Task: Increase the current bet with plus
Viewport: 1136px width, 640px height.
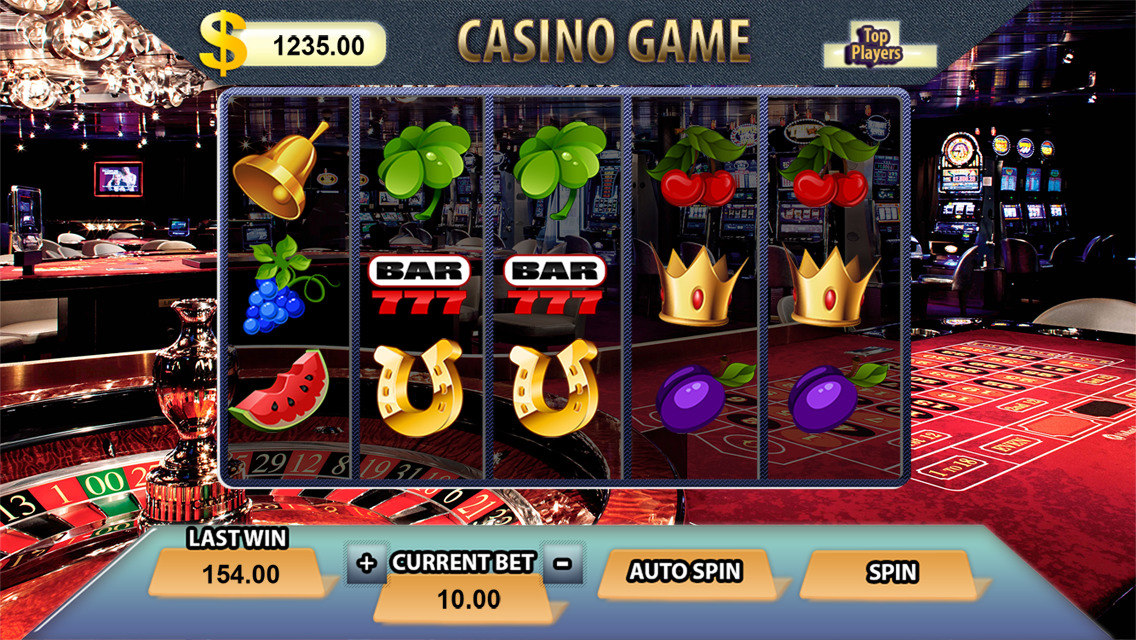Action: point(367,563)
